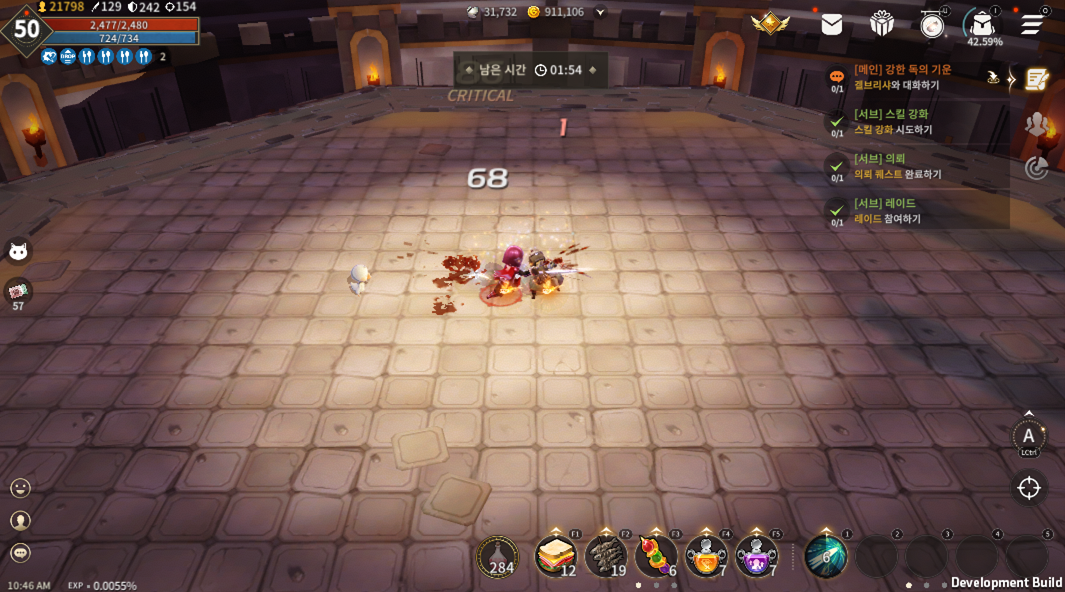Use the grilled fish food item
1065x592 pixels.
[605, 556]
